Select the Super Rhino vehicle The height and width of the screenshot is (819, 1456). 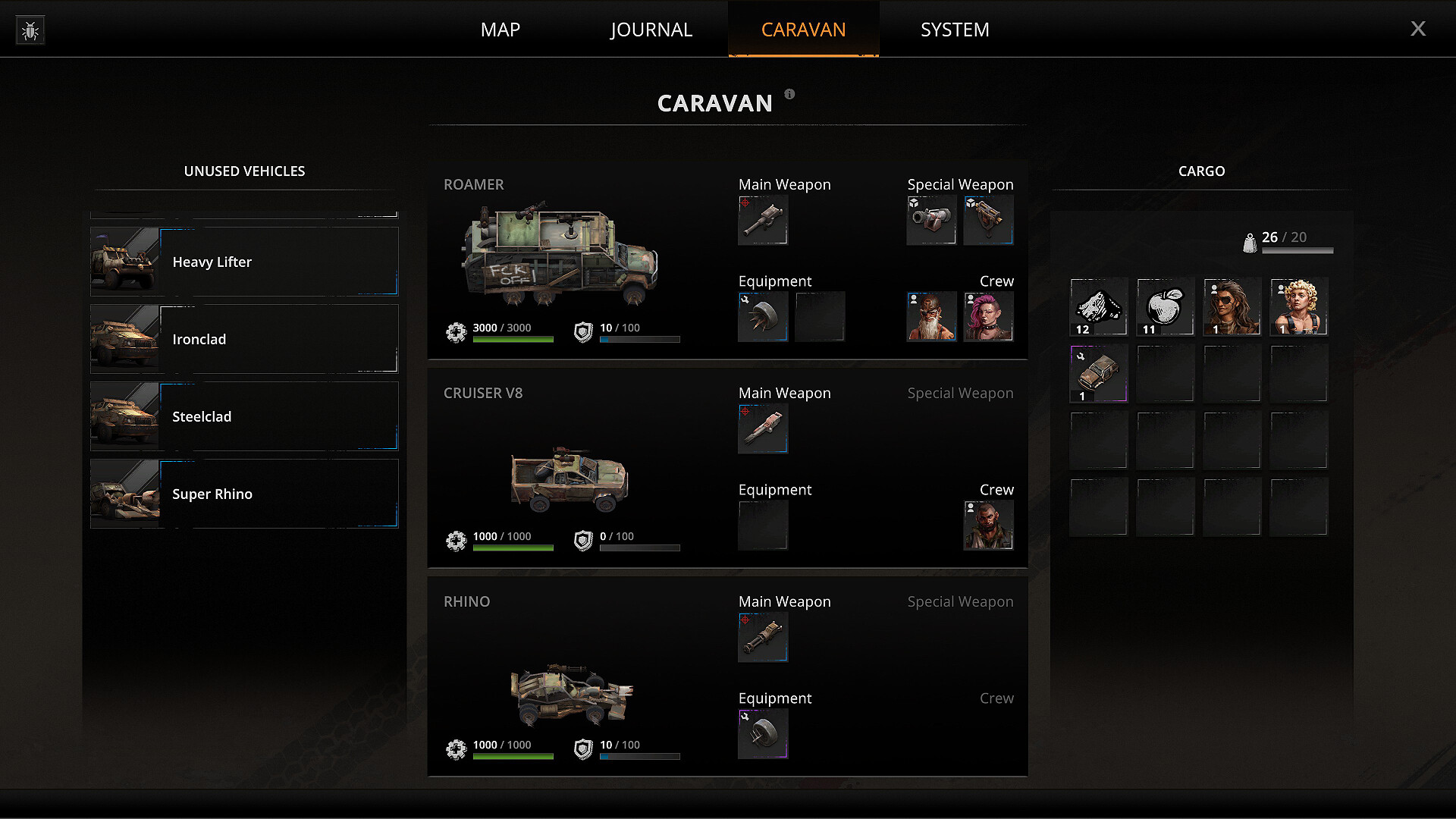pos(244,494)
